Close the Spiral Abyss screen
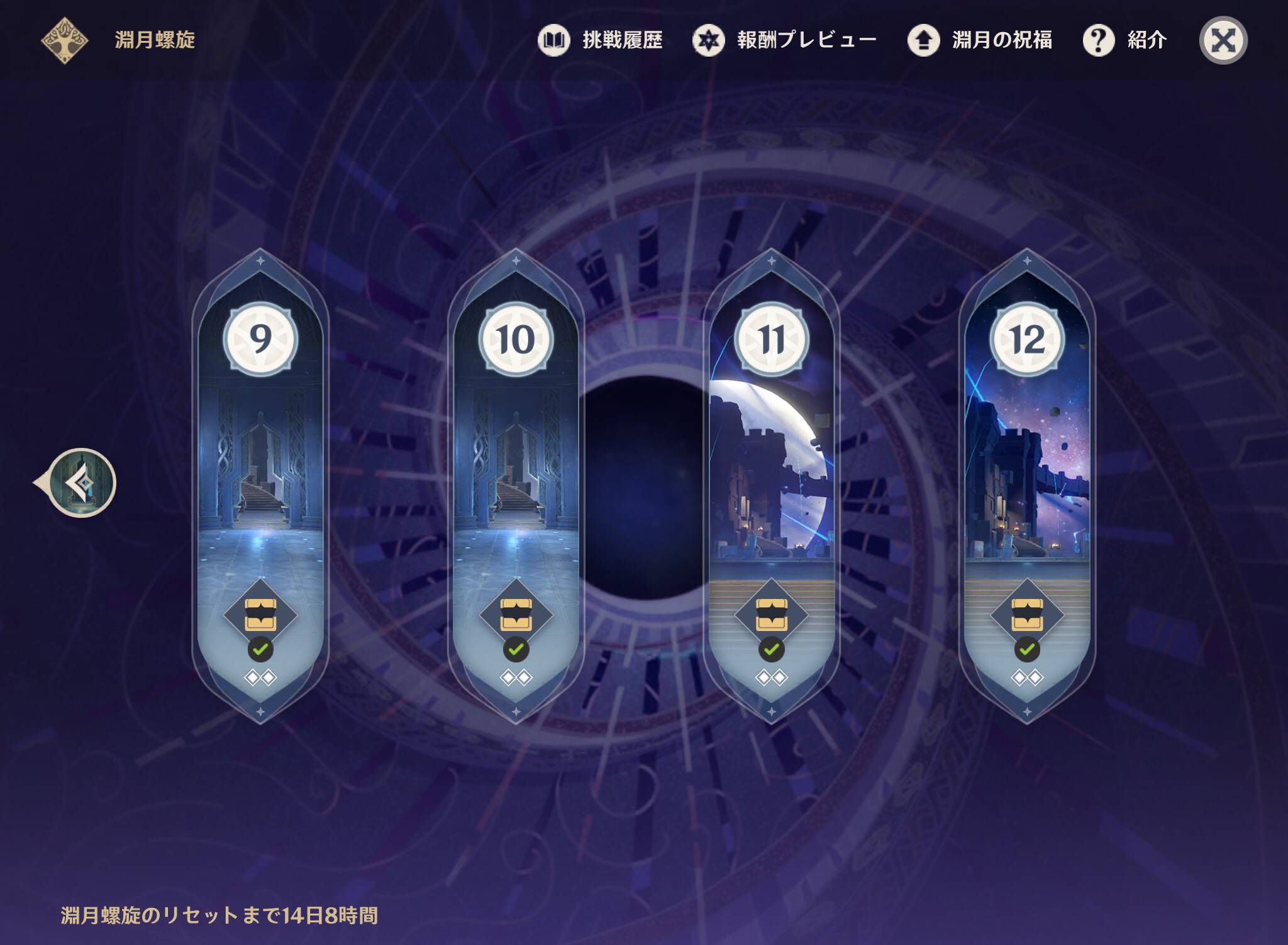Screen dimensions: 1288x945 click(1223, 41)
